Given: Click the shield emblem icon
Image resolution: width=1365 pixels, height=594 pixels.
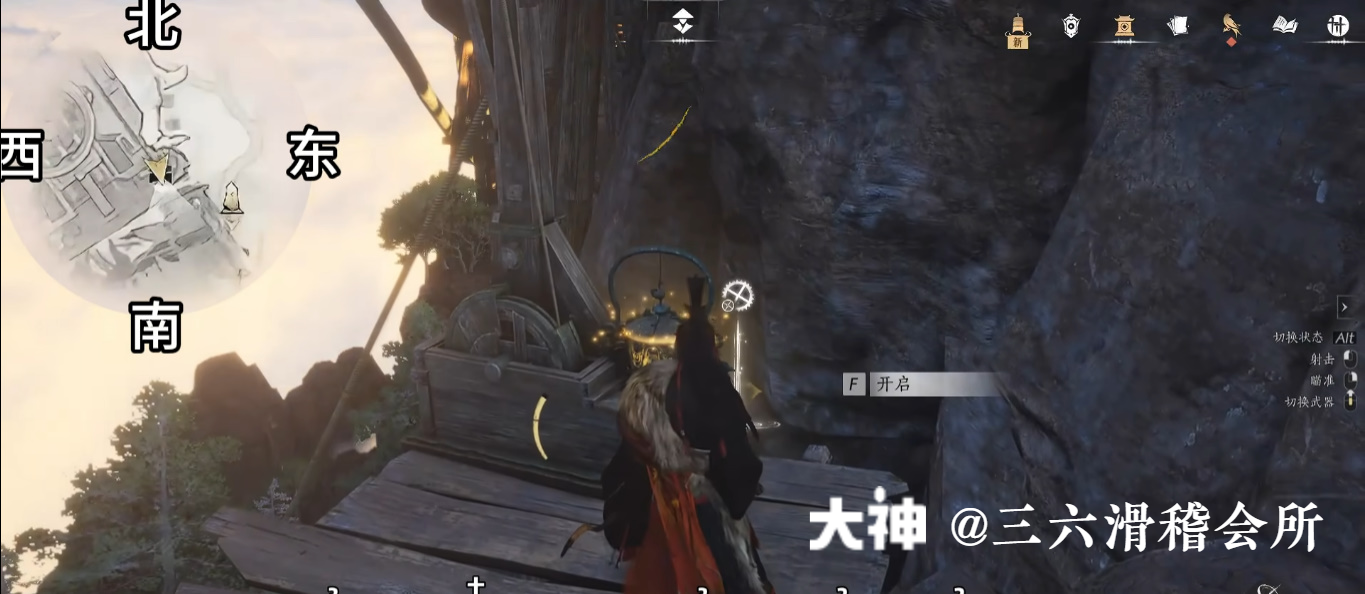Looking at the screenshot, I should click(1071, 27).
